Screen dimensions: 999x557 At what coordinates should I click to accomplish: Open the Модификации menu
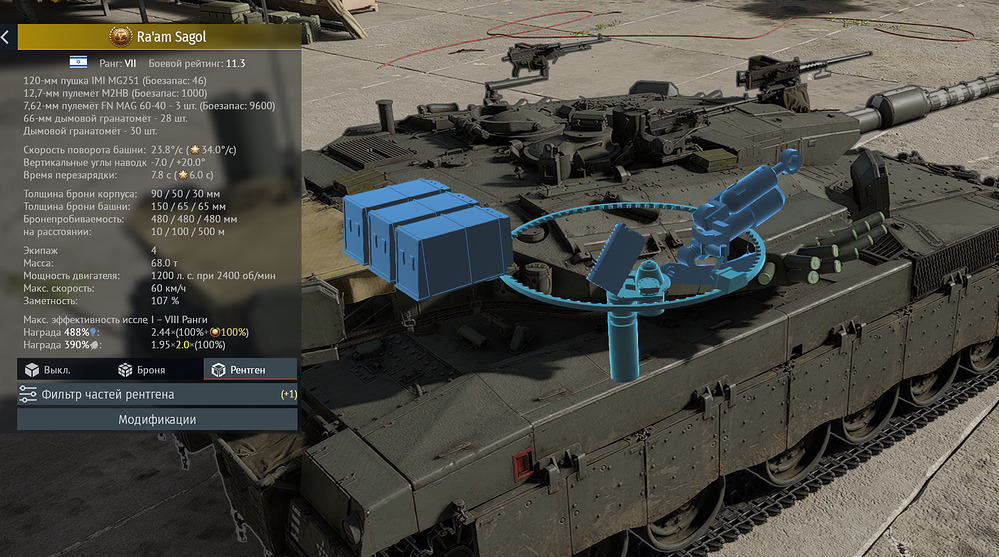click(157, 420)
